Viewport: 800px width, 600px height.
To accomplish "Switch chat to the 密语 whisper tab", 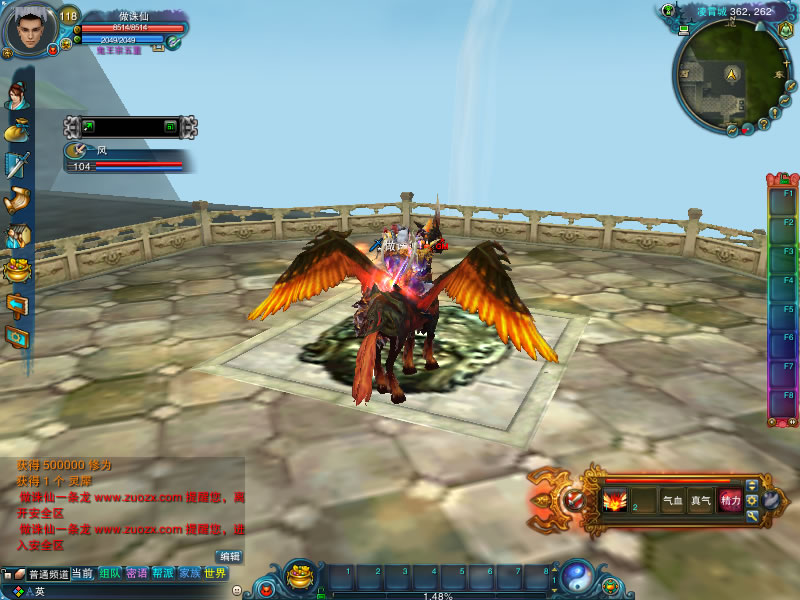I will pyautogui.click(x=137, y=574).
